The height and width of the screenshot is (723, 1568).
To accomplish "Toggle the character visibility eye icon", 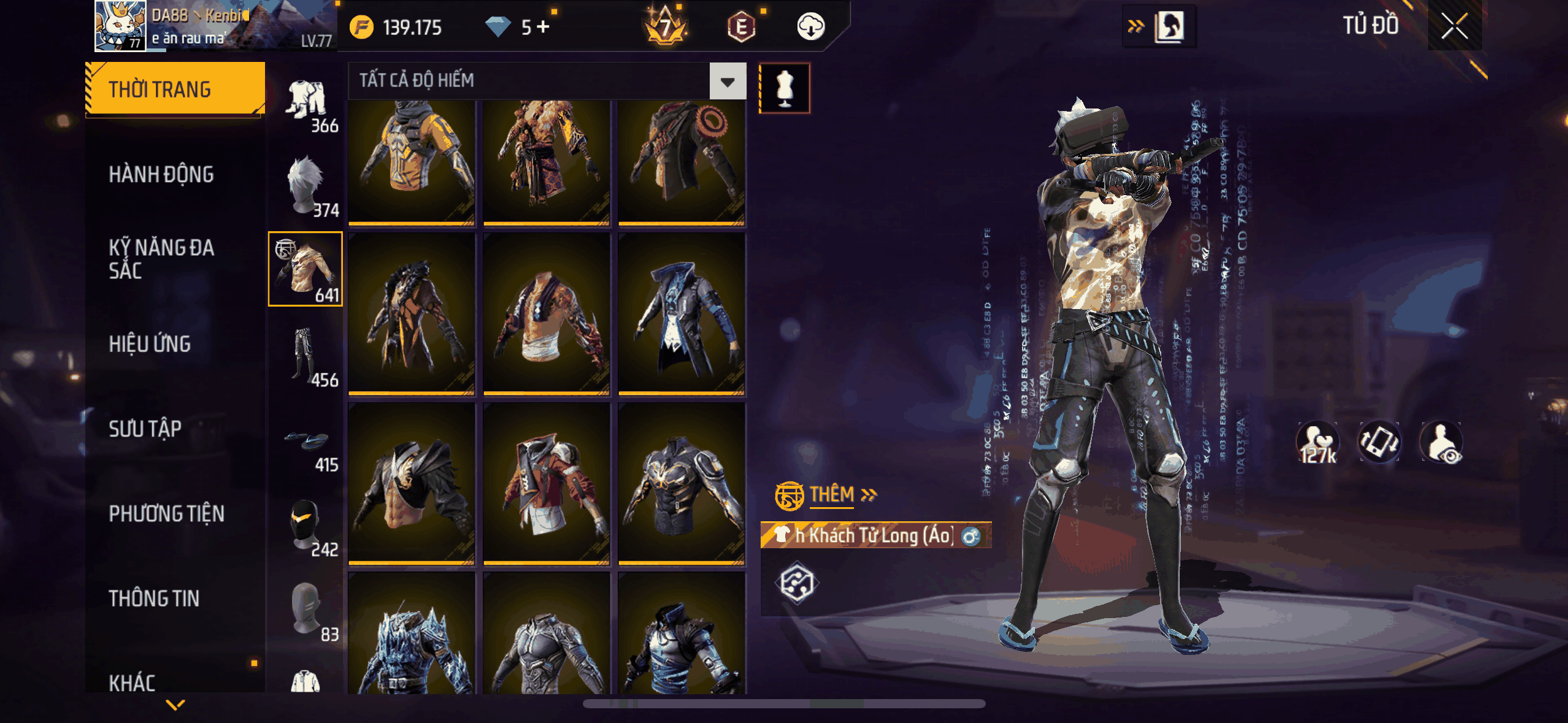I will (1442, 443).
